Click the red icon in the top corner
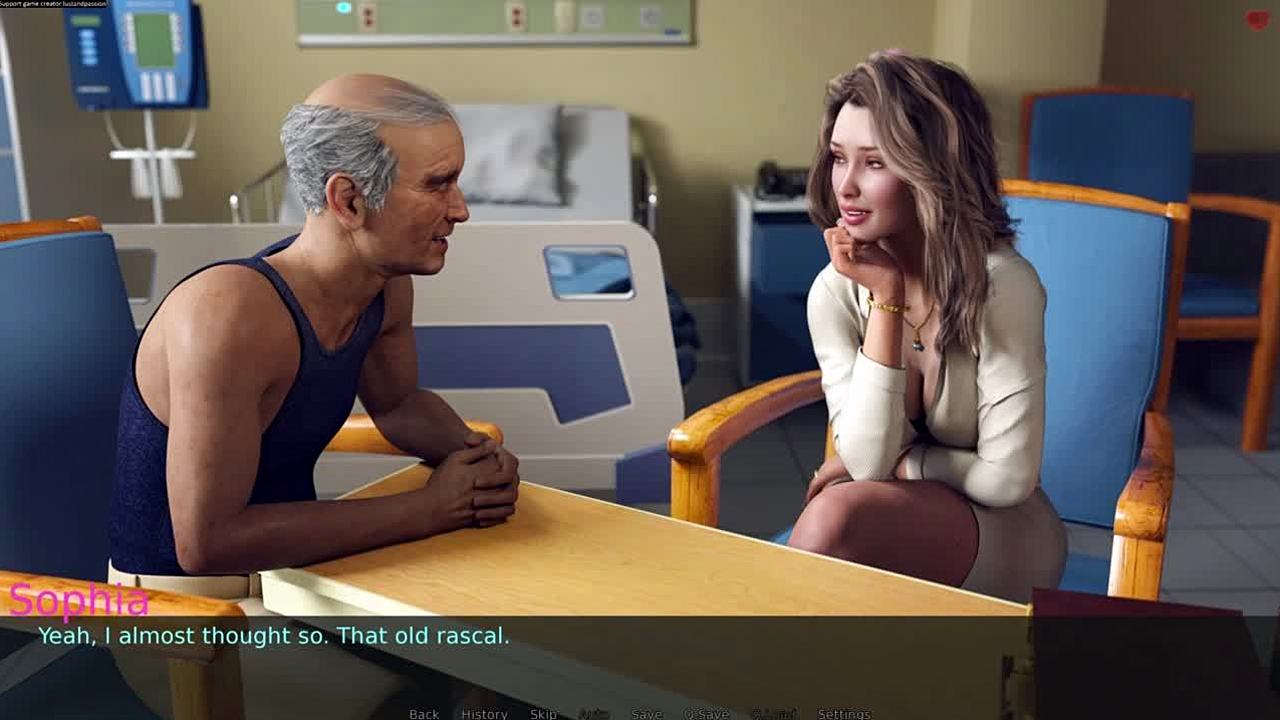The width and height of the screenshot is (1280, 720). tap(1257, 20)
